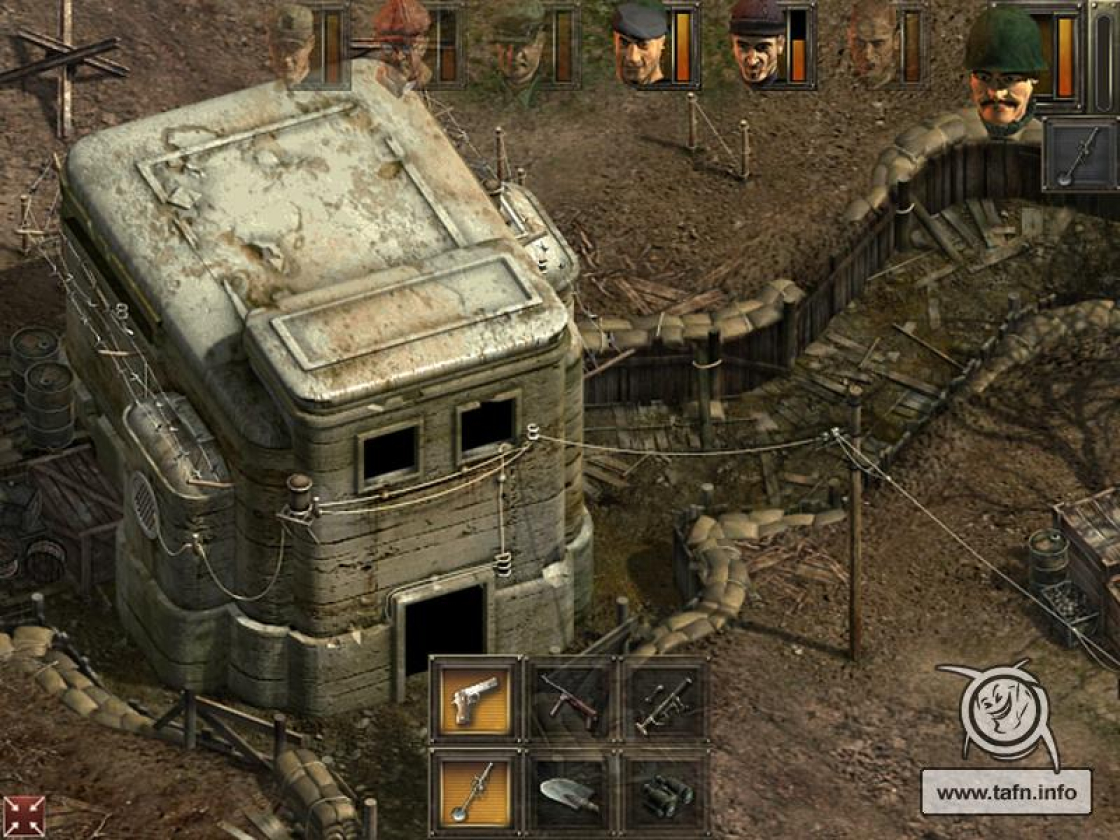
Task: Click the red four-arrow corner button
Action: coord(23,816)
